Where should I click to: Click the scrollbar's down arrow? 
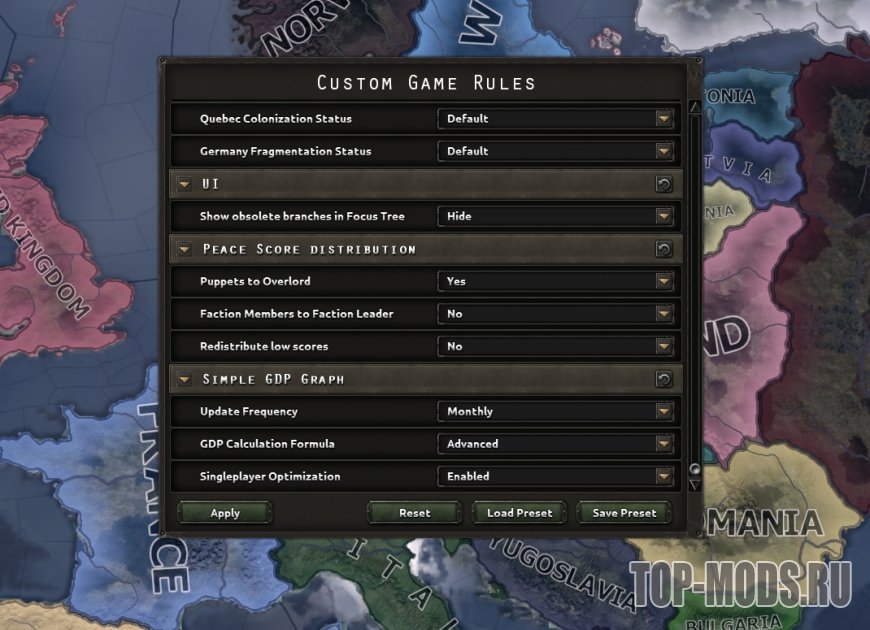click(695, 485)
